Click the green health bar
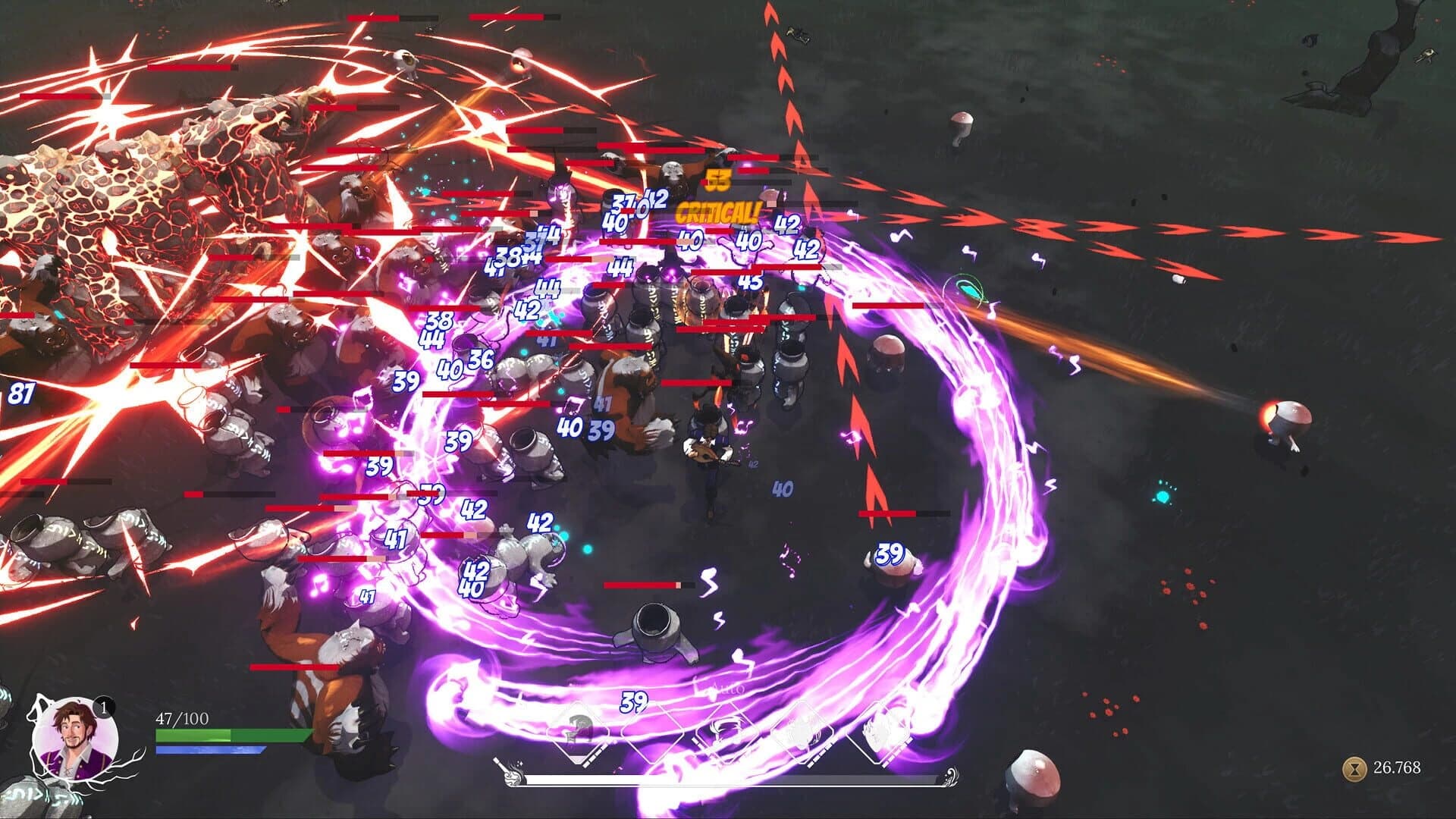1456x819 pixels. [227, 736]
